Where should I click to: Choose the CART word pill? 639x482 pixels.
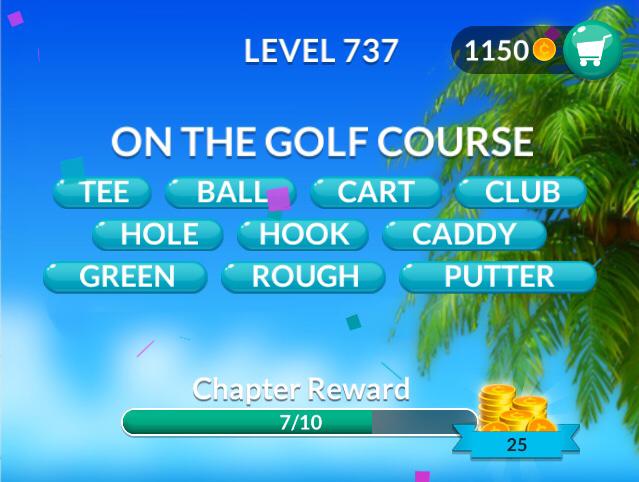[x=375, y=192]
